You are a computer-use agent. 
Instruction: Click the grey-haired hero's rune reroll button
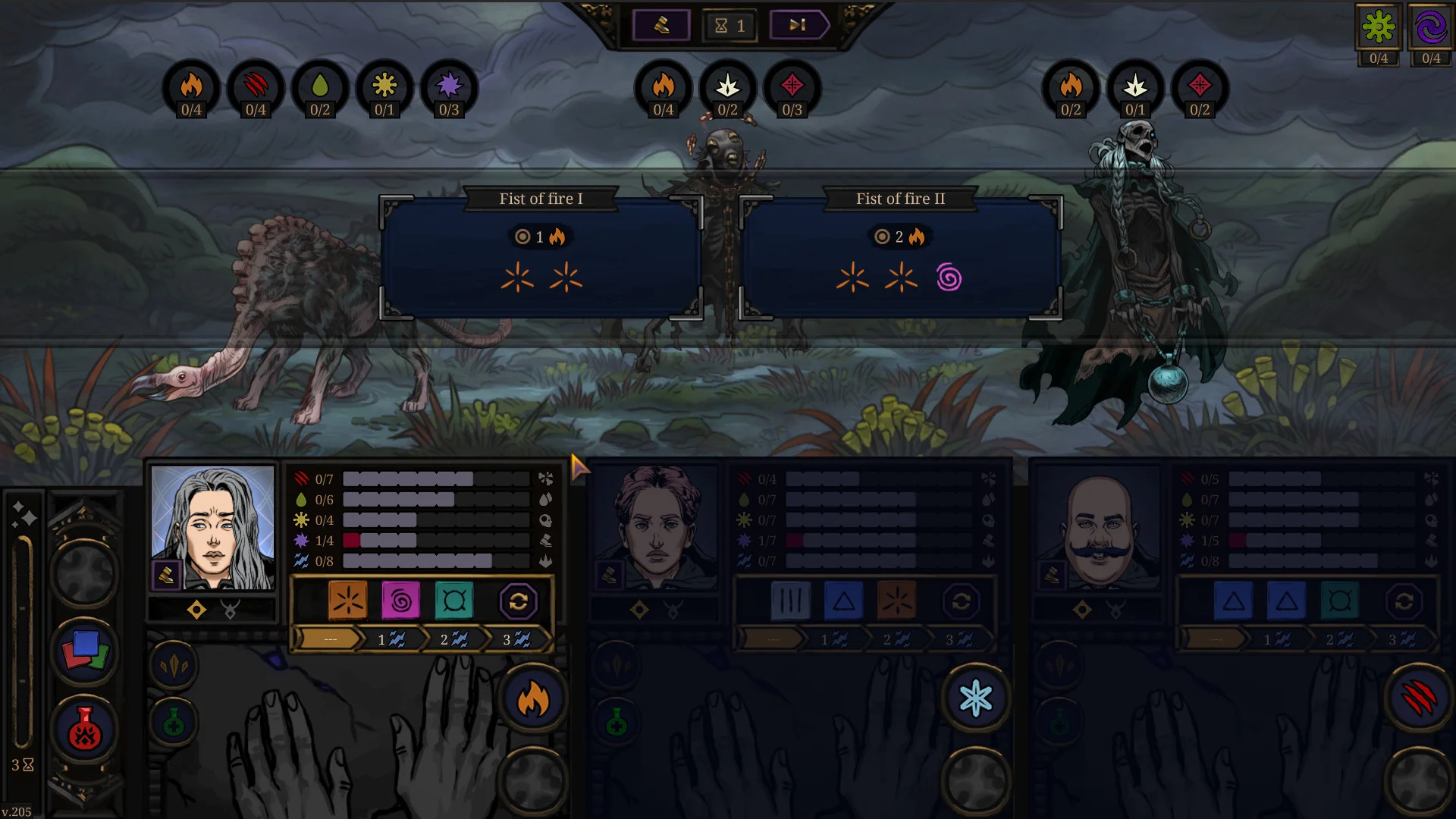519,601
